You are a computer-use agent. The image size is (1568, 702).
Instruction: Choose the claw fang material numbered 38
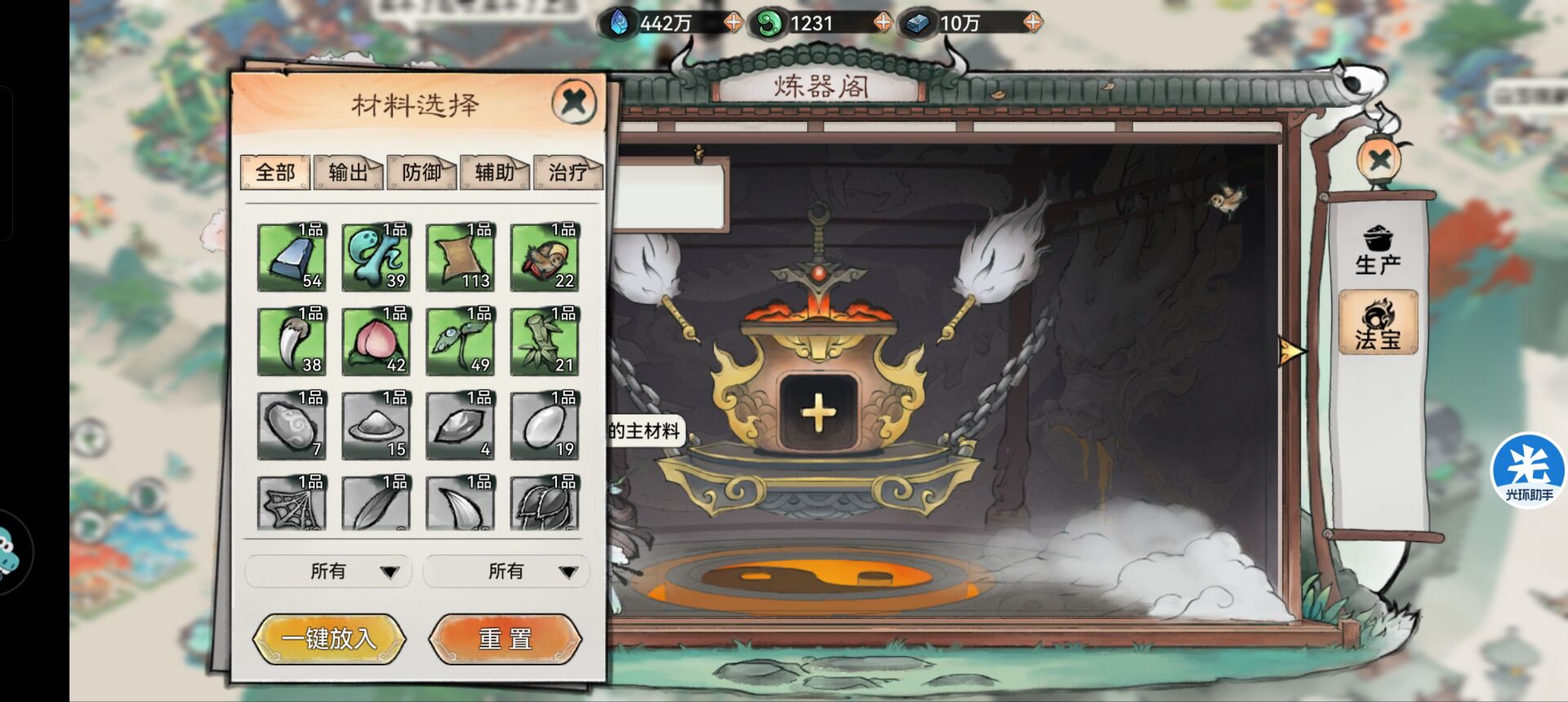[x=292, y=341]
